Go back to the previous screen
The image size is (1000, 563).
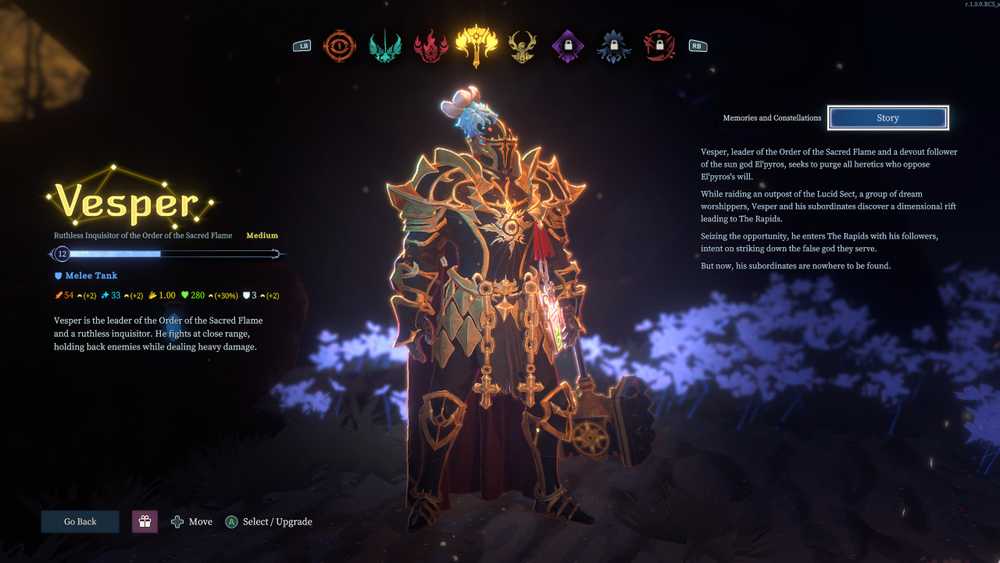(x=80, y=521)
